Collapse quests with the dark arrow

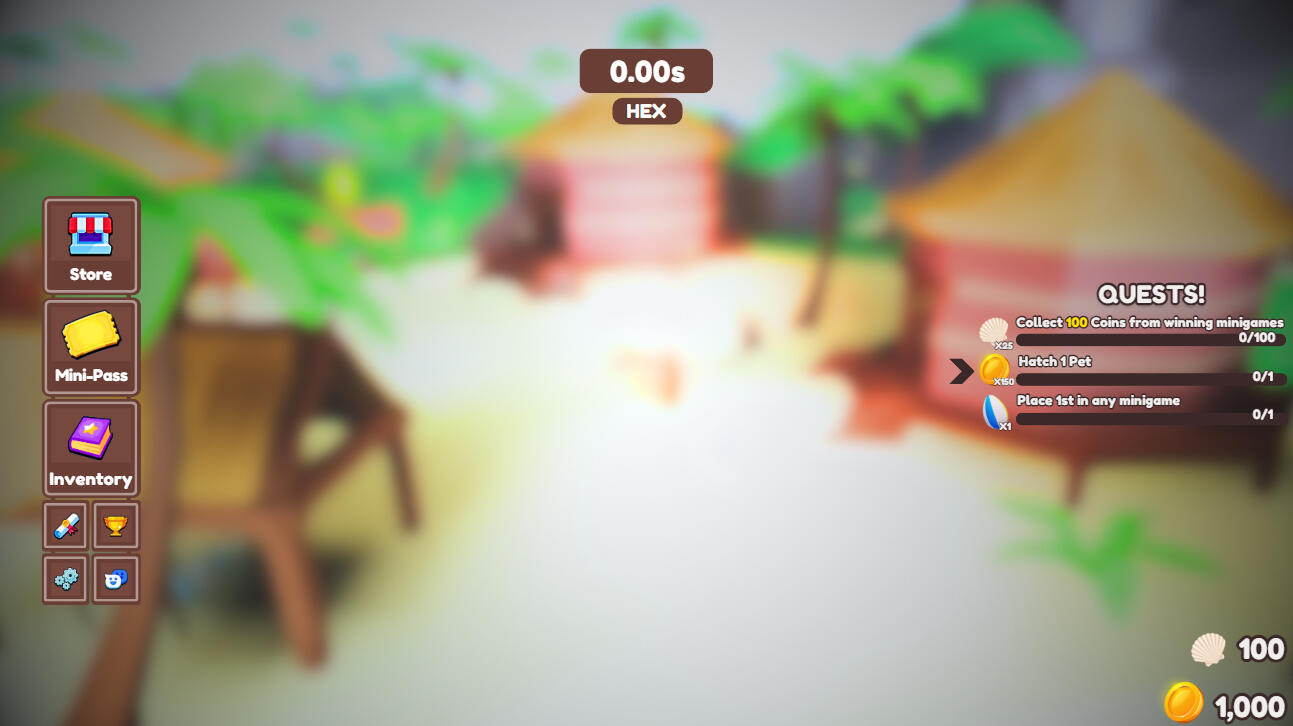coord(961,371)
